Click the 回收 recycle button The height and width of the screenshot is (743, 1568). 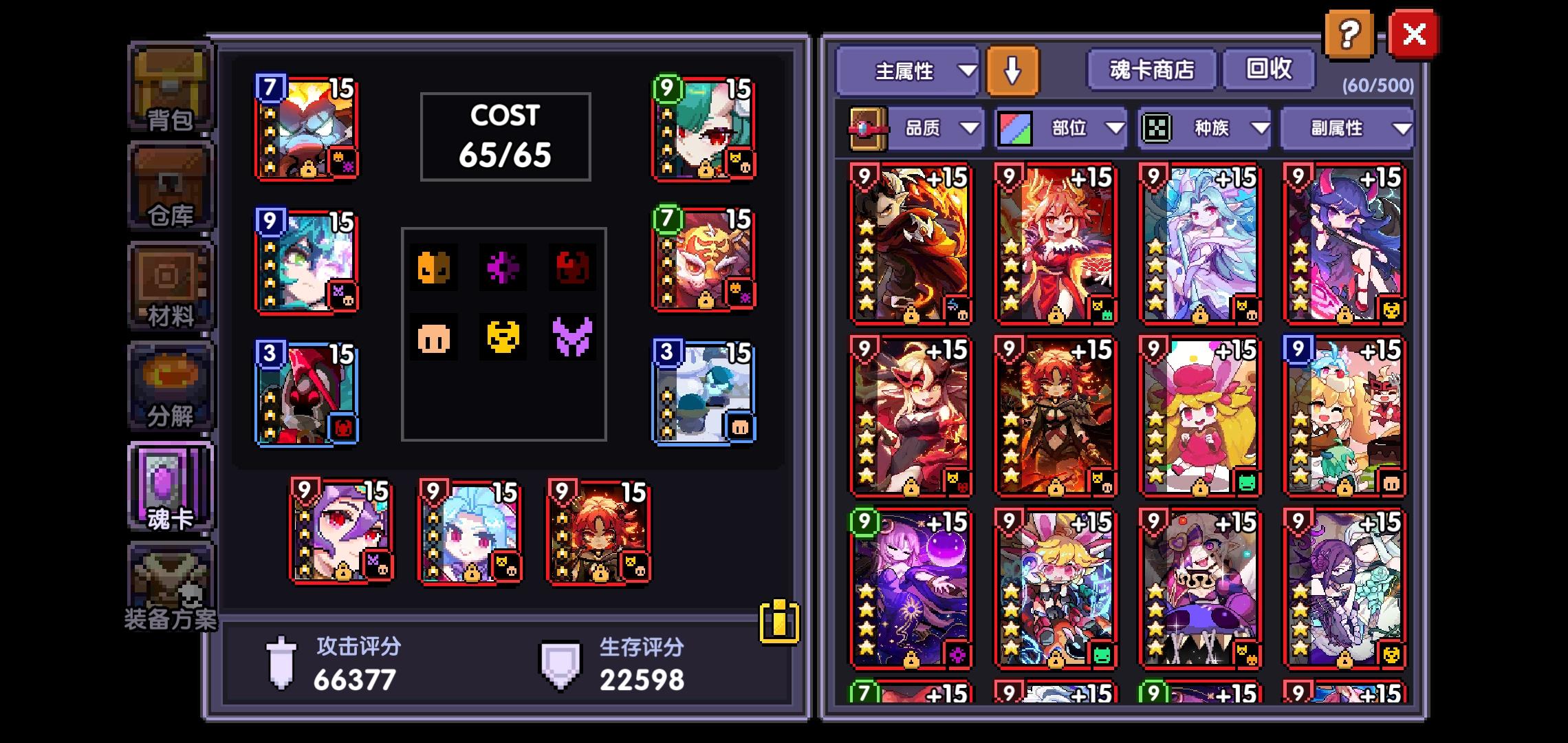coord(1267,69)
